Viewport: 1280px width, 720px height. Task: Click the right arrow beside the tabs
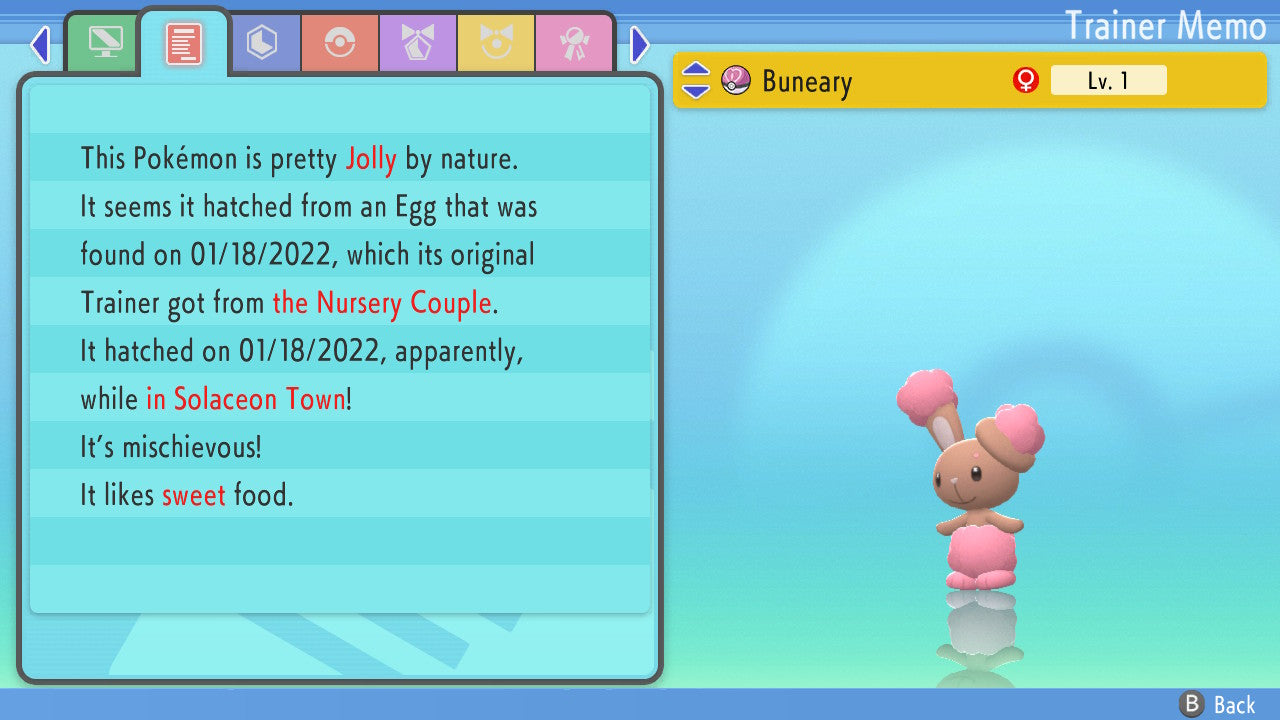click(640, 45)
